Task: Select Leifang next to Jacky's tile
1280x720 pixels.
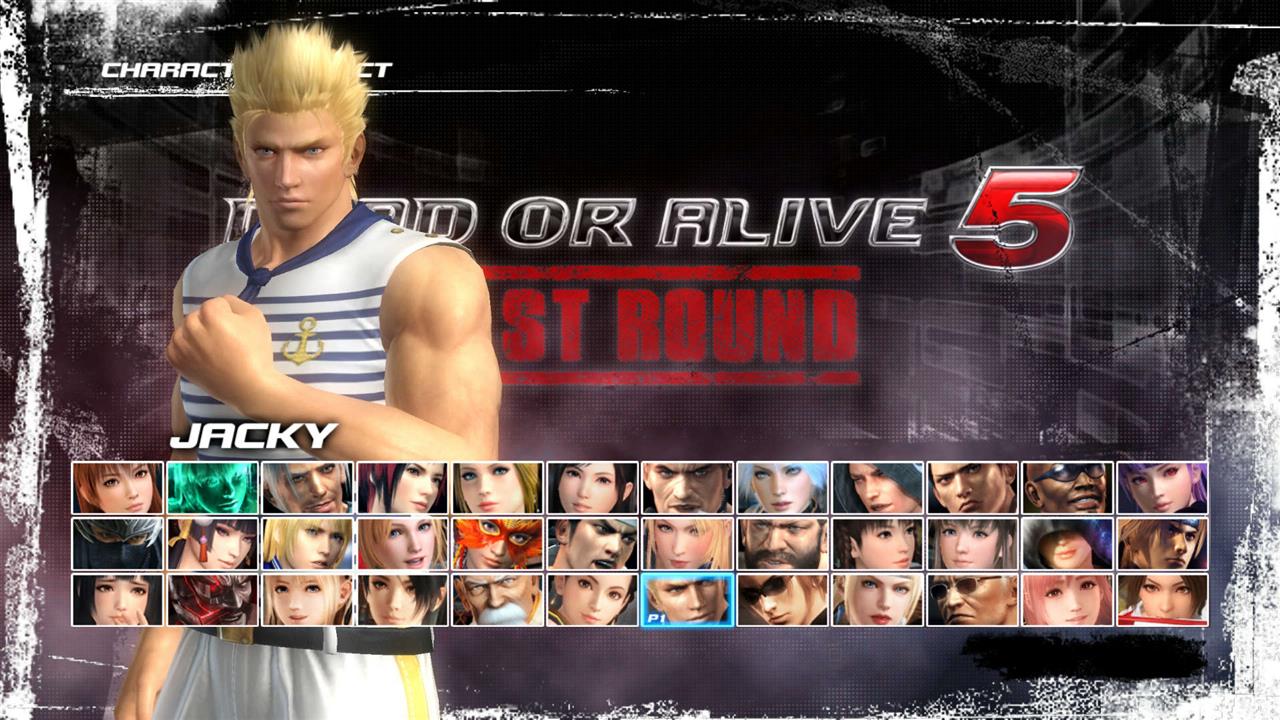Action: pyautogui.click(x=592, y=600)
